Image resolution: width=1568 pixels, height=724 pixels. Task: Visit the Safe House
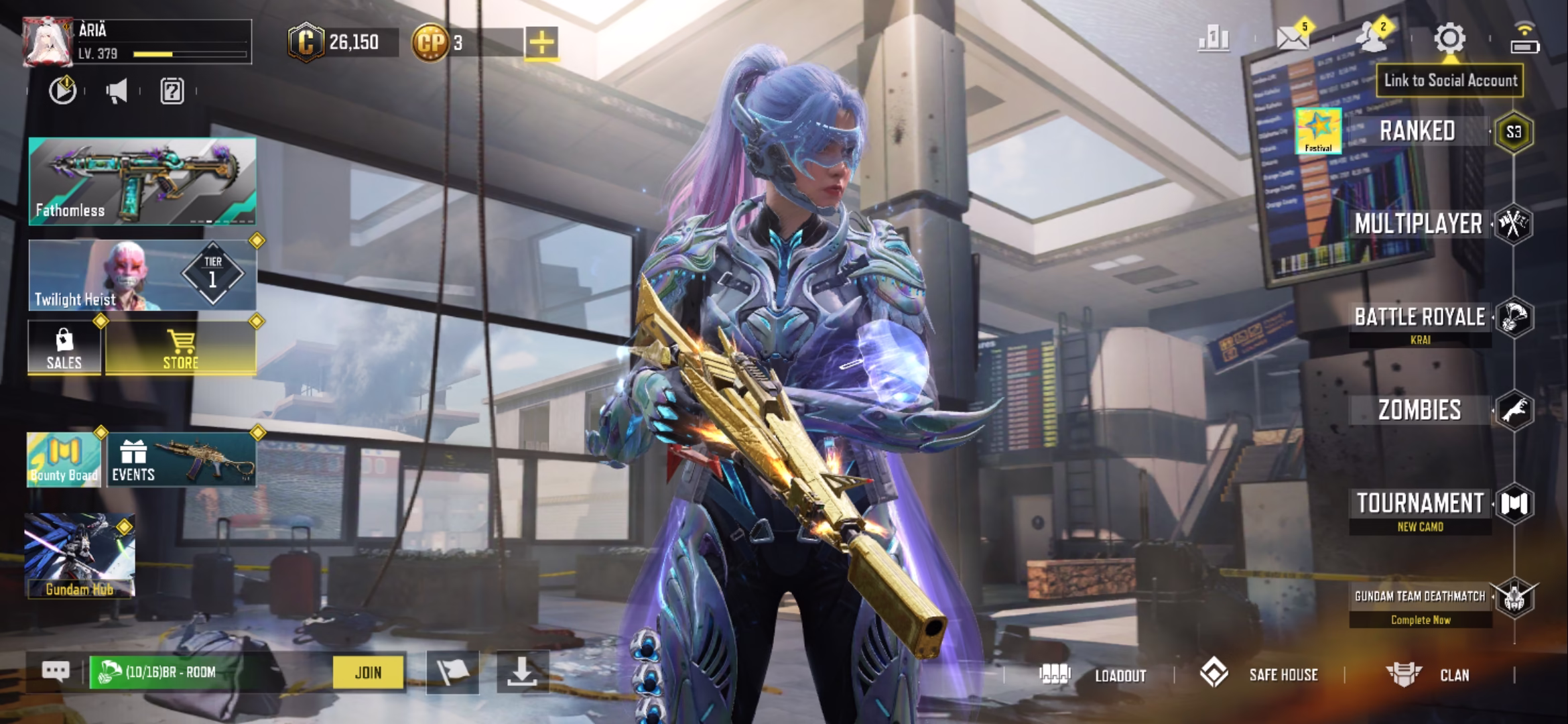point(1260,674)
